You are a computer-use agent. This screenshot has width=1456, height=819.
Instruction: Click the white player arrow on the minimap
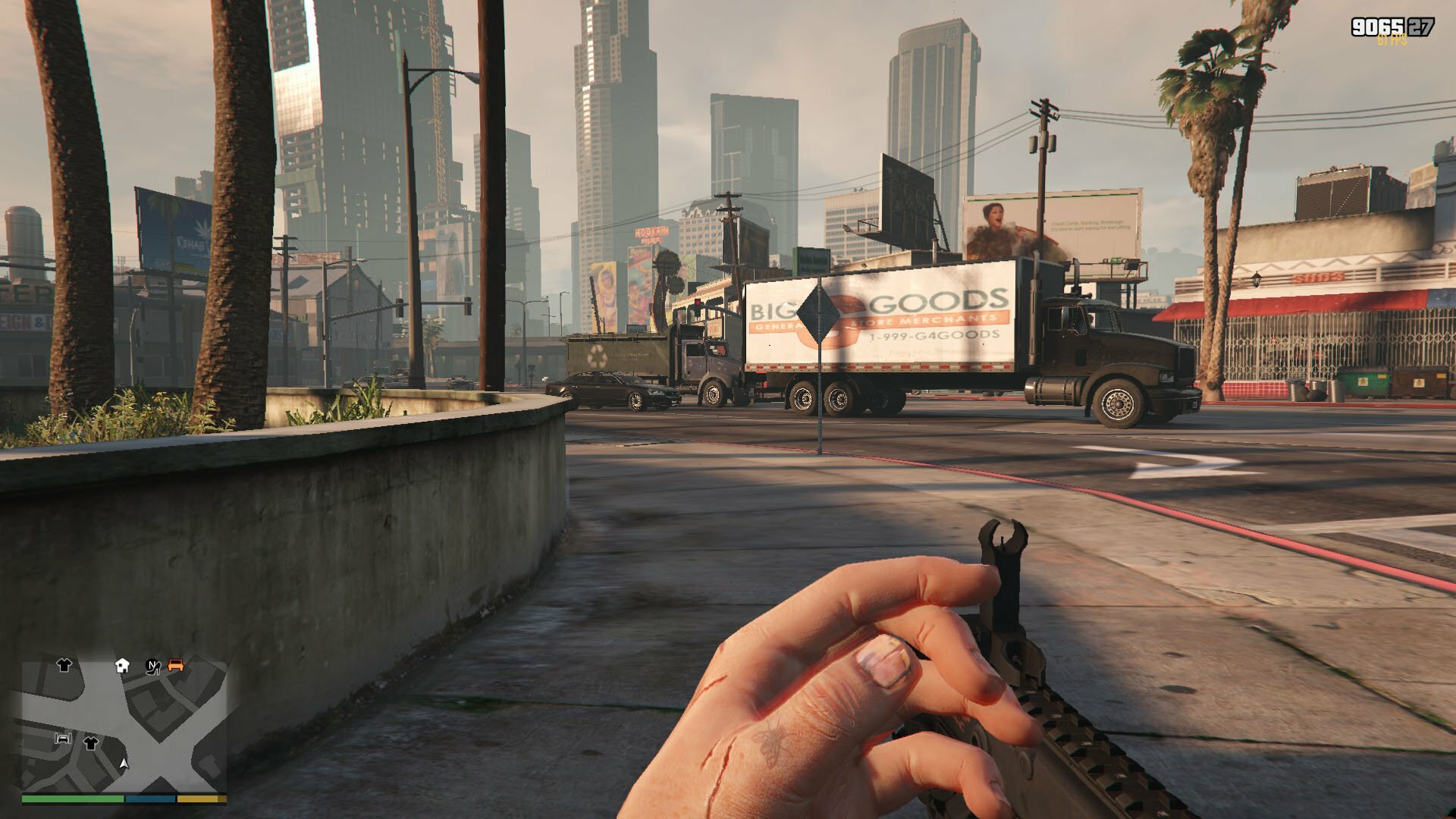124,763
